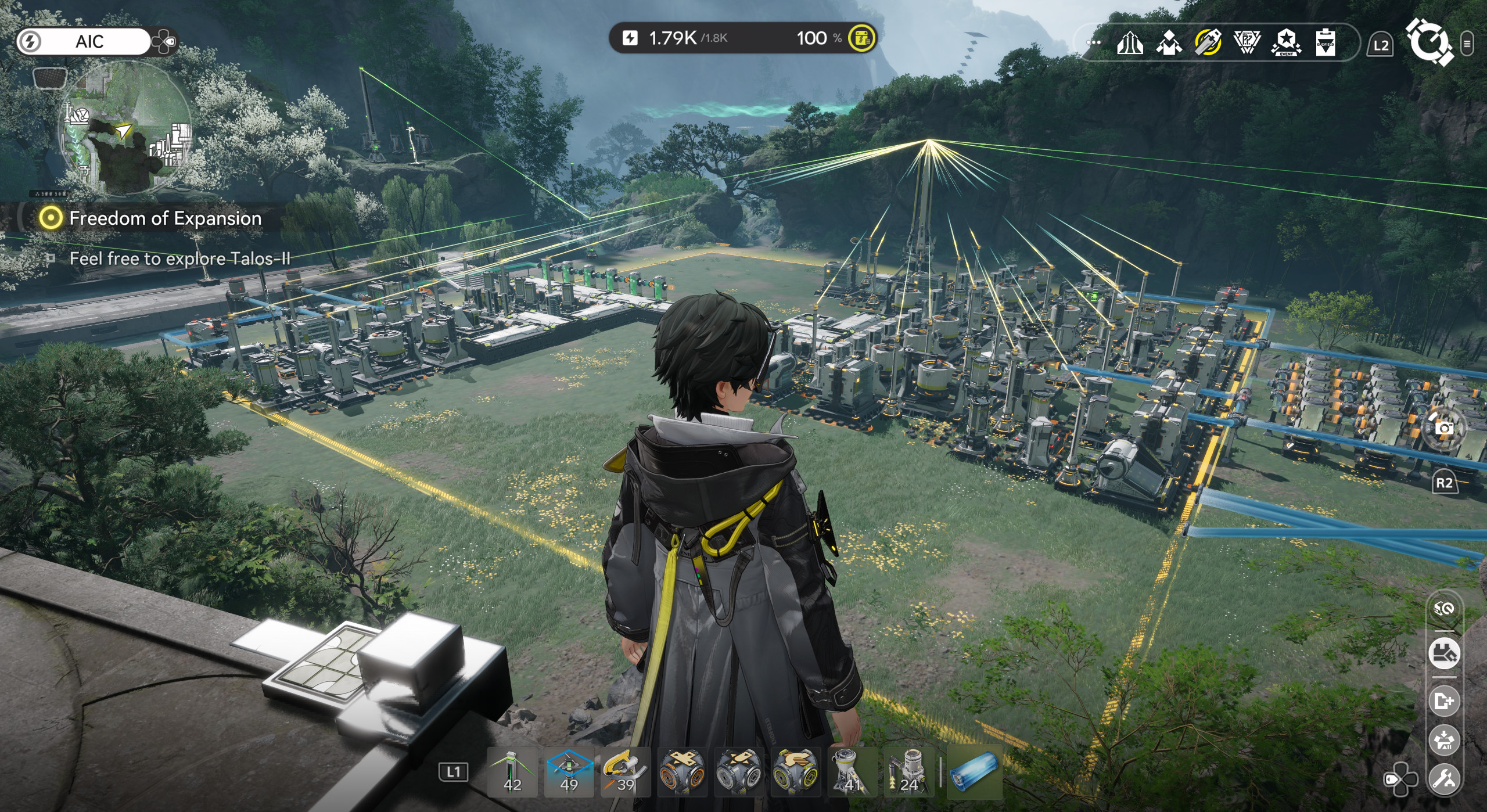Click the document-plus blueprint button

(x=1444, y=701)
